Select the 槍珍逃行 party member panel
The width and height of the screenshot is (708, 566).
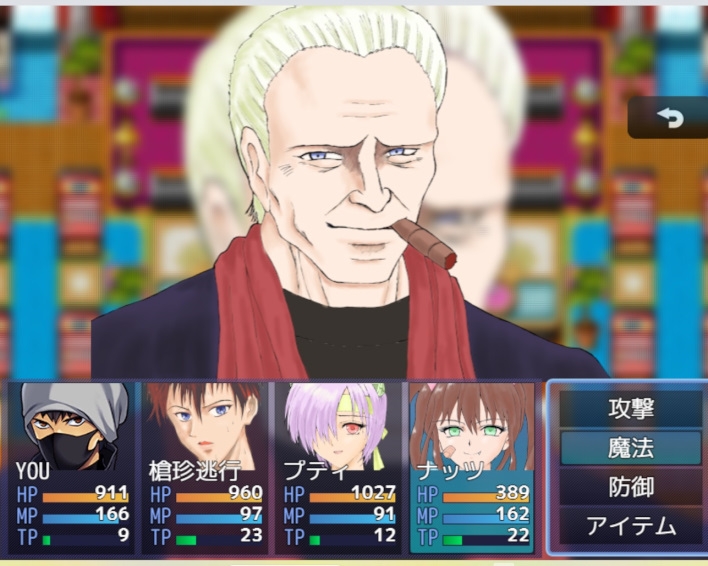[205, 467]
